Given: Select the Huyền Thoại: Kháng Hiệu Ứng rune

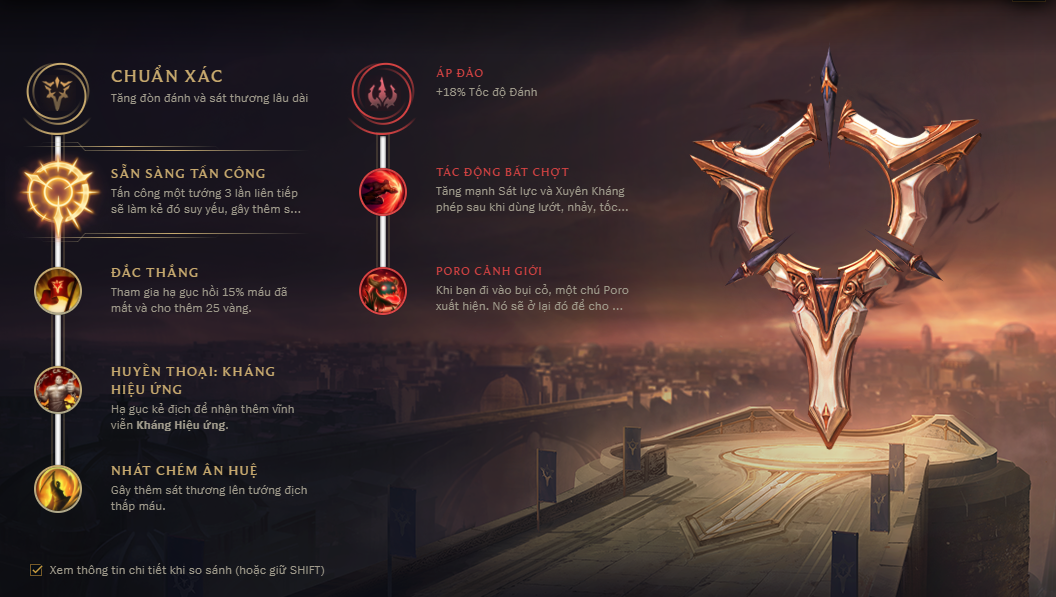Looking at the screenshot, I should pyautogui.click(x=59, y=389).
